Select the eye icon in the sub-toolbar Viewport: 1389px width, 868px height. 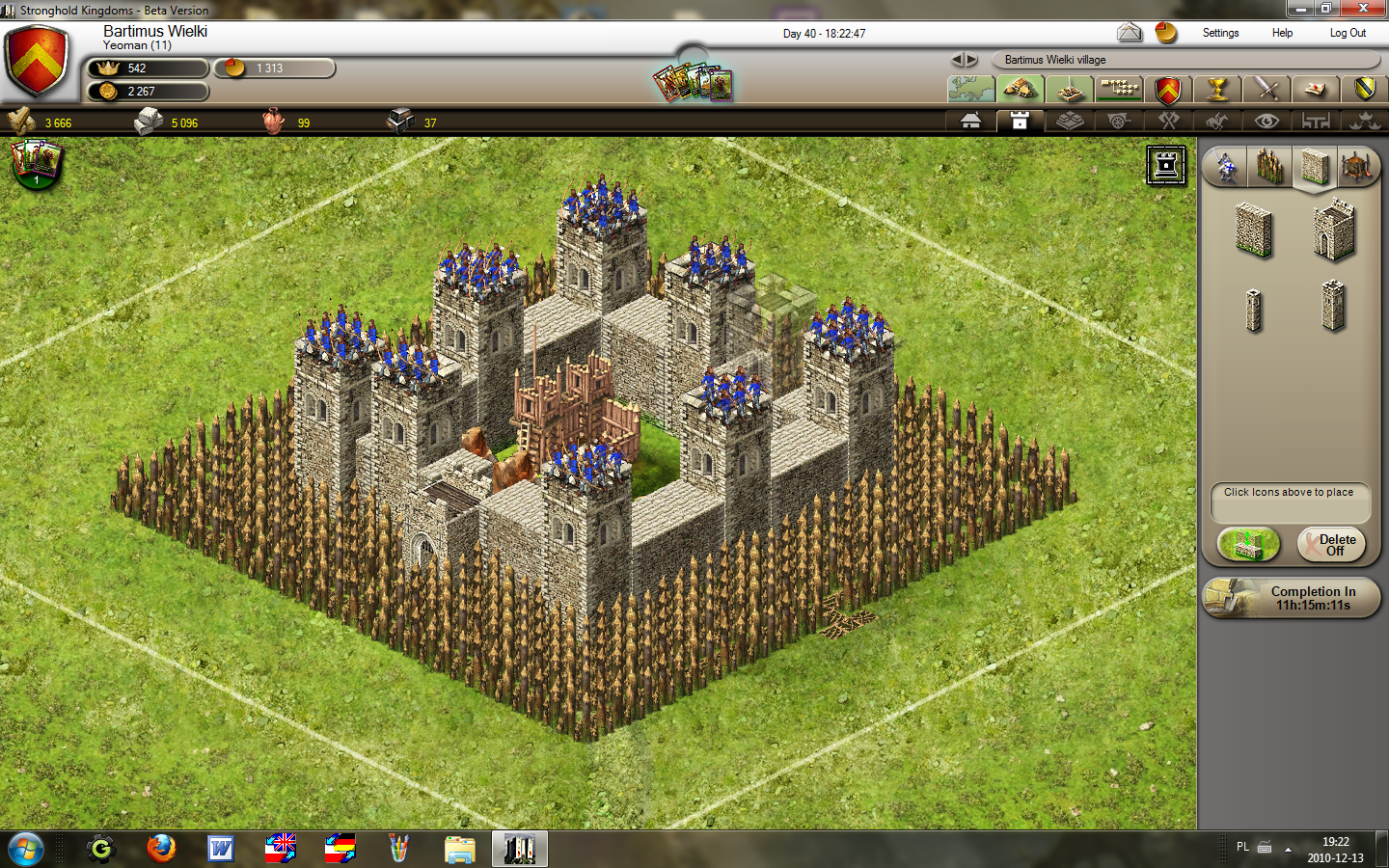pos(1266,122)
